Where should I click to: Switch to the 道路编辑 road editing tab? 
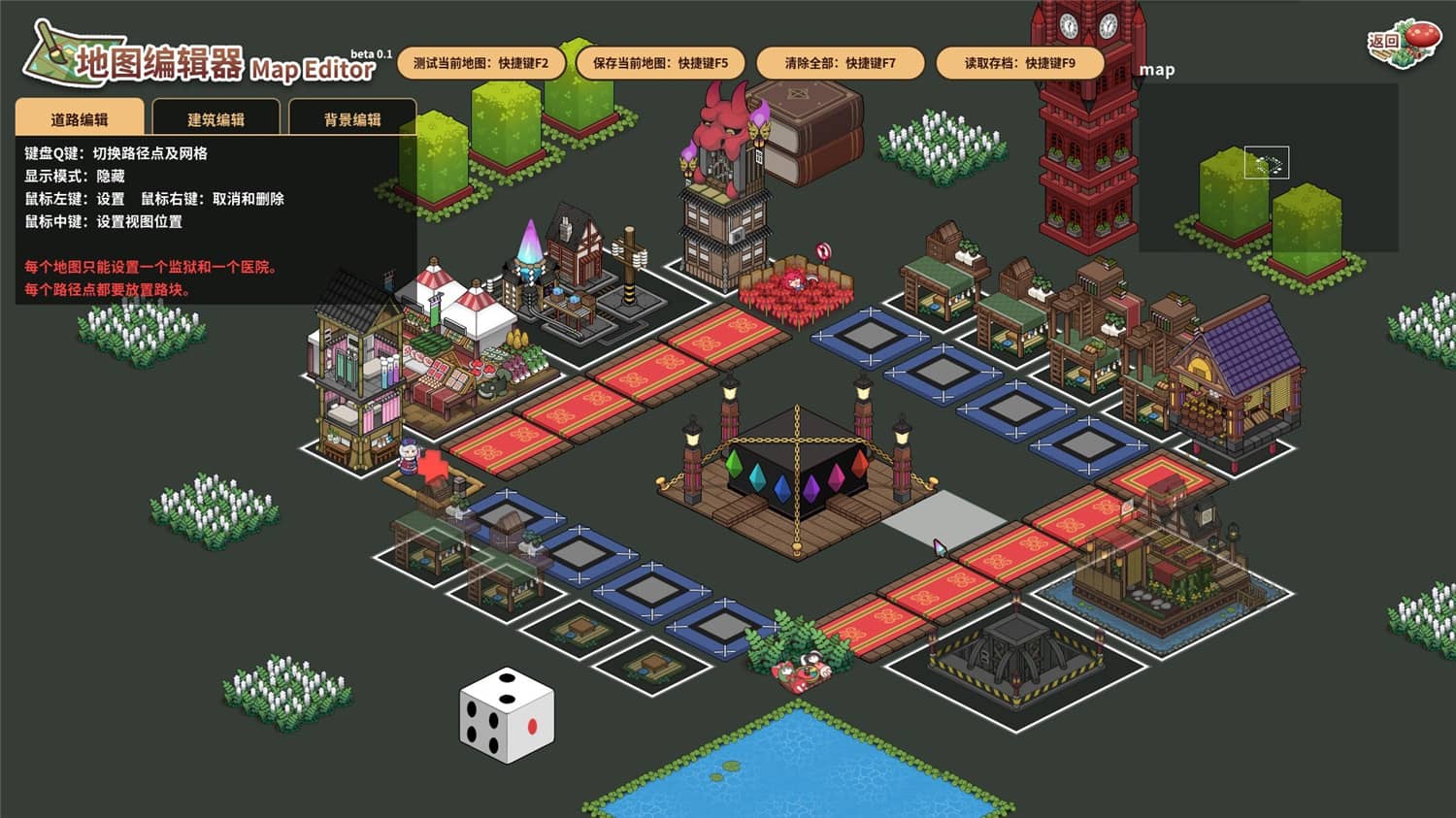point(80,118)
